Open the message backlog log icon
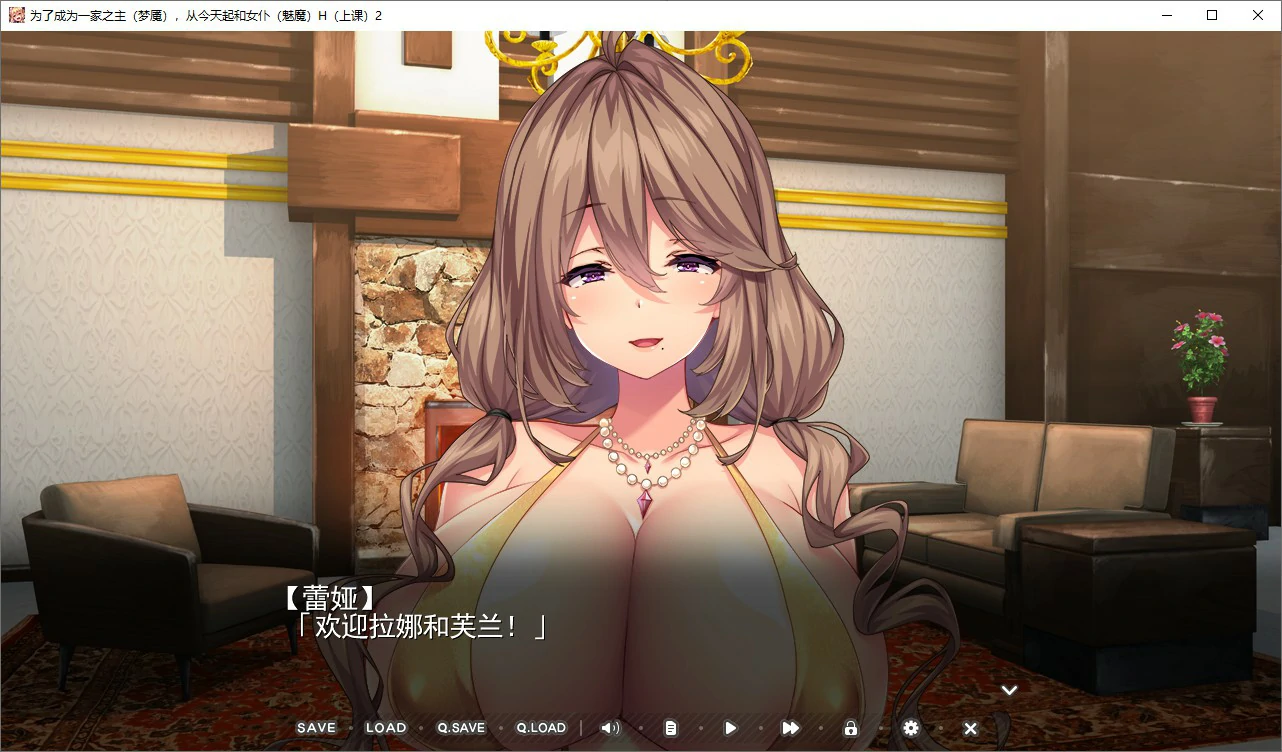The height and width of the screenshot is (752, 1282). 670,728
